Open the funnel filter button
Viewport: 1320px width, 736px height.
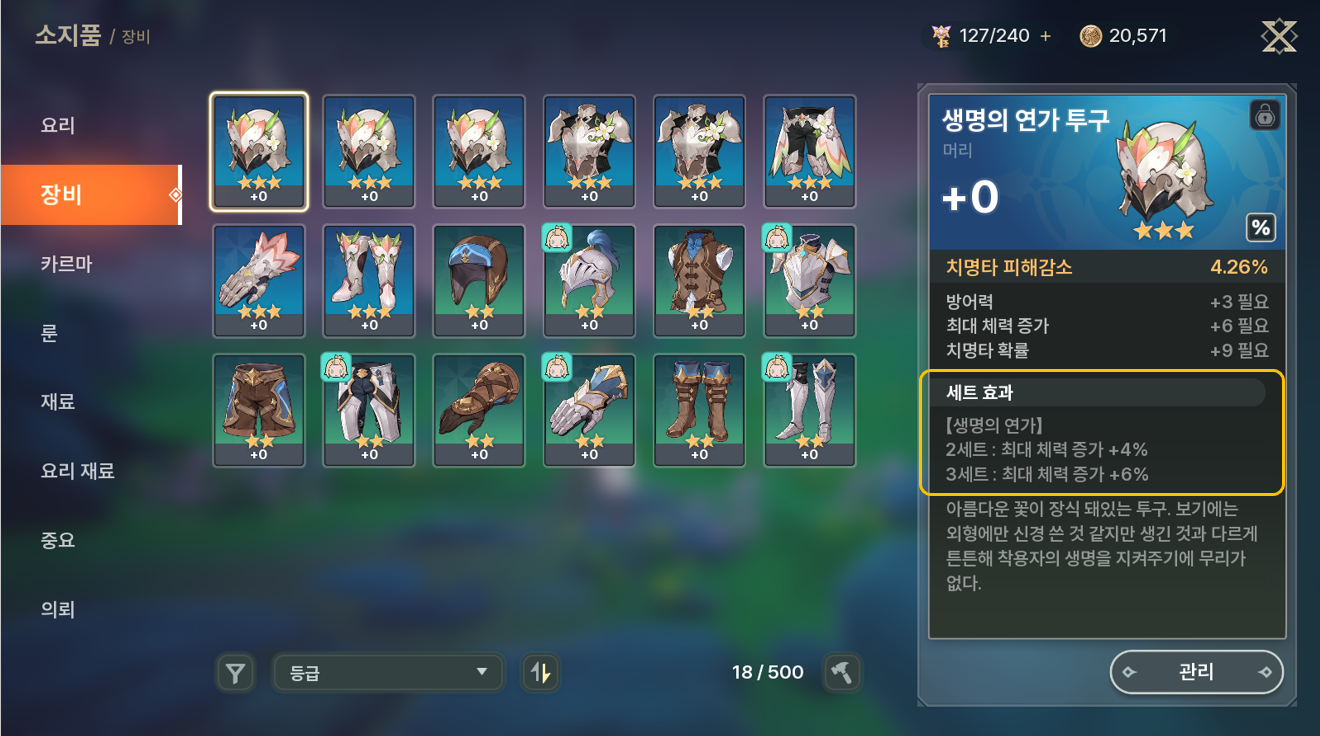pos(235,673)
